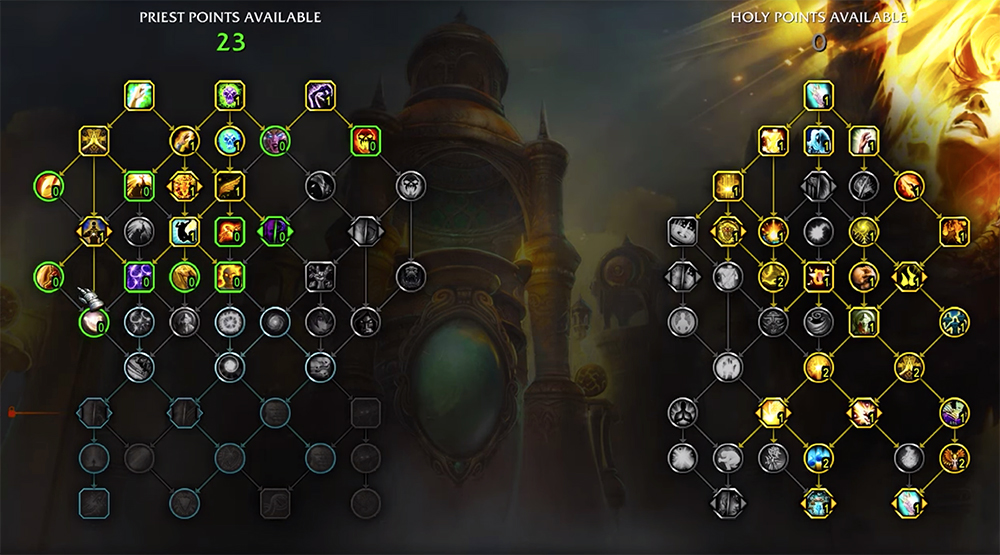Screen dimensions: 1000x555
Task: Add a point to the screaming face talent
Action: pos(275,140)
